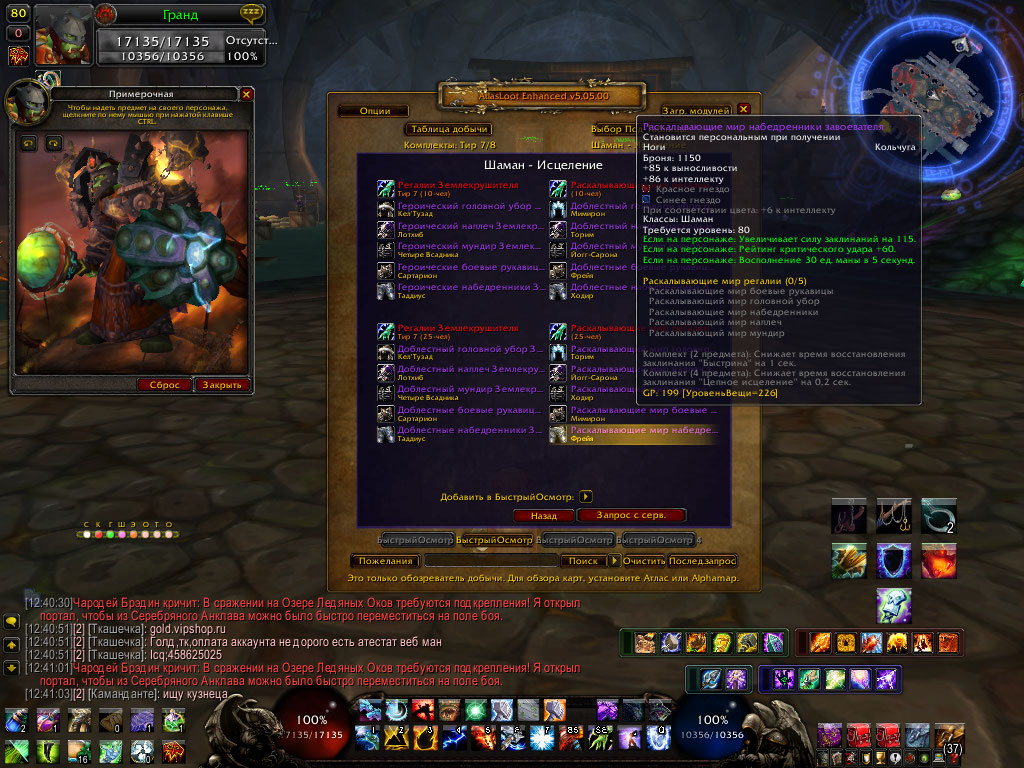The image size is (1024, 768).
Task: Rotate the dressing room model left
Action: tap(27, 144)
